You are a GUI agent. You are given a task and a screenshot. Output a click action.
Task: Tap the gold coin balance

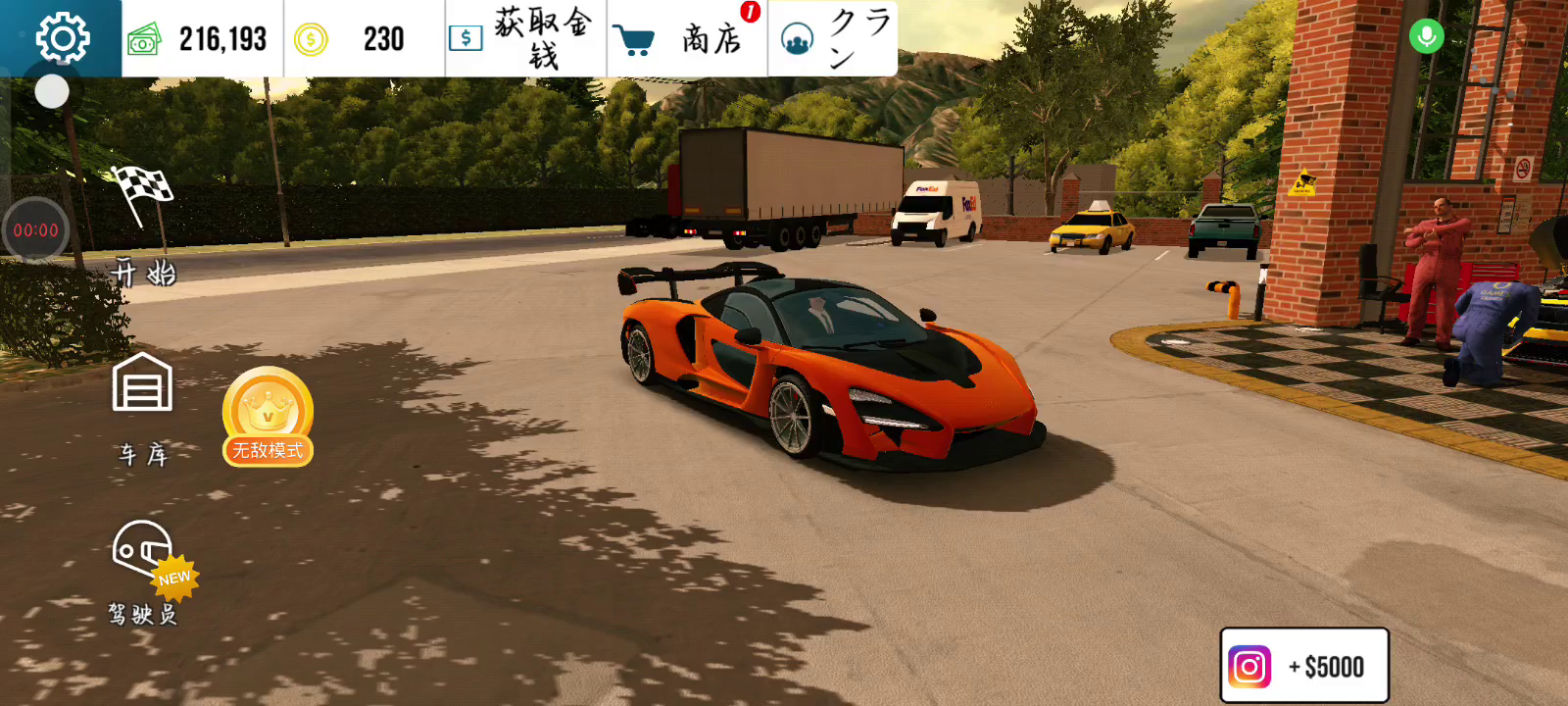(x=364, y=39)
